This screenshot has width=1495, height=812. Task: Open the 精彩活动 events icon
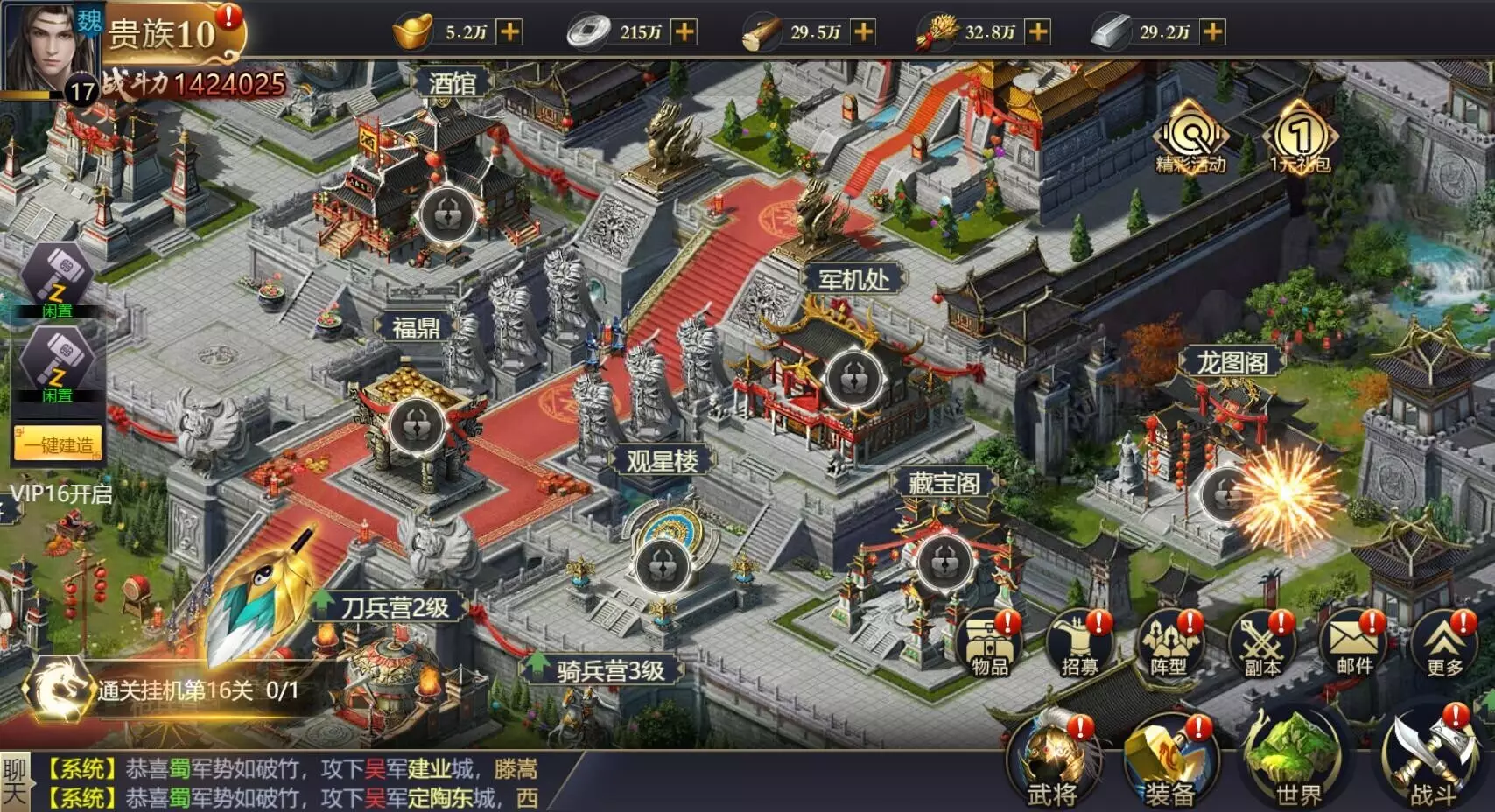coord(1190,138)
